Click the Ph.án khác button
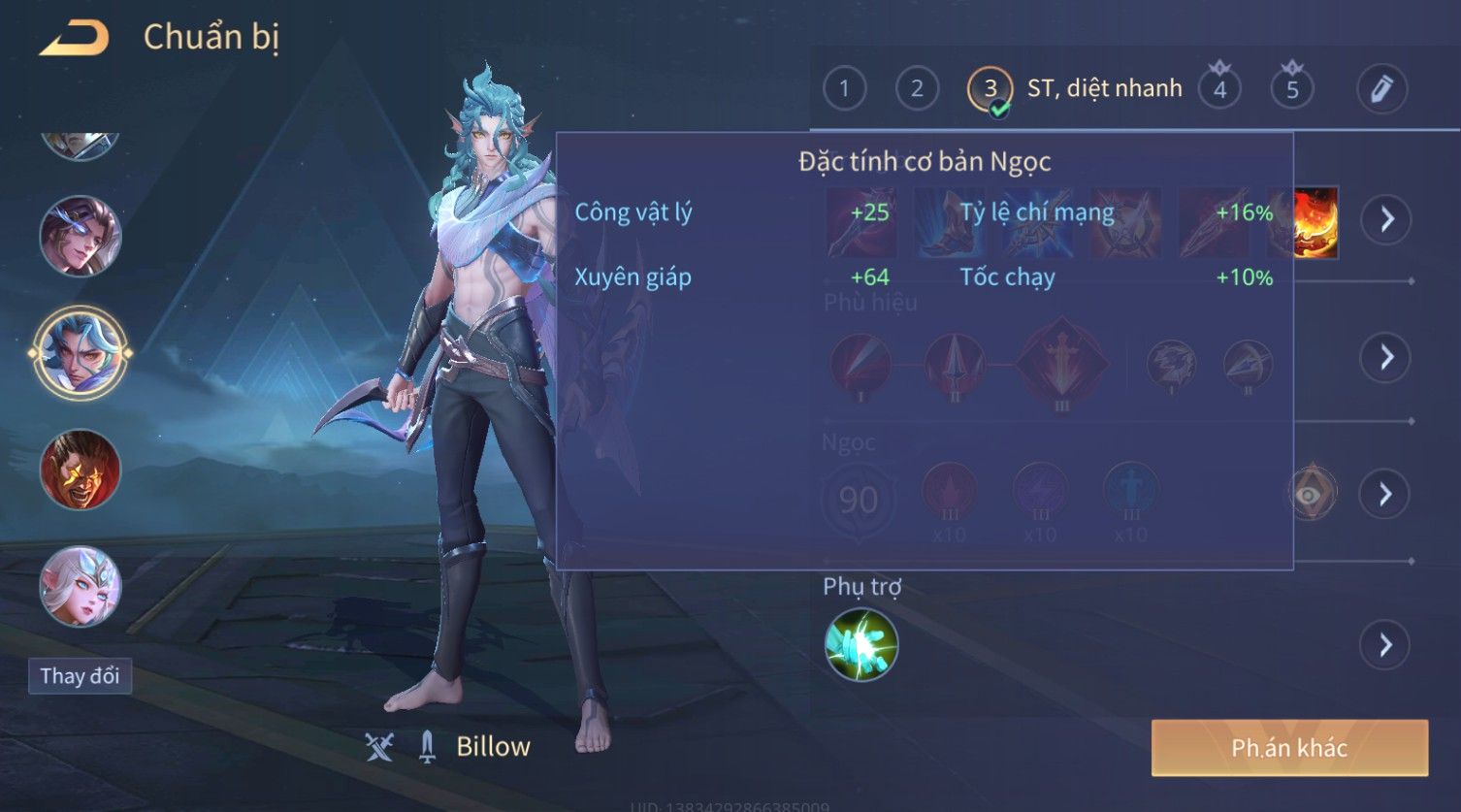This screenshot has height=812, width=1461. [1289, 748]
